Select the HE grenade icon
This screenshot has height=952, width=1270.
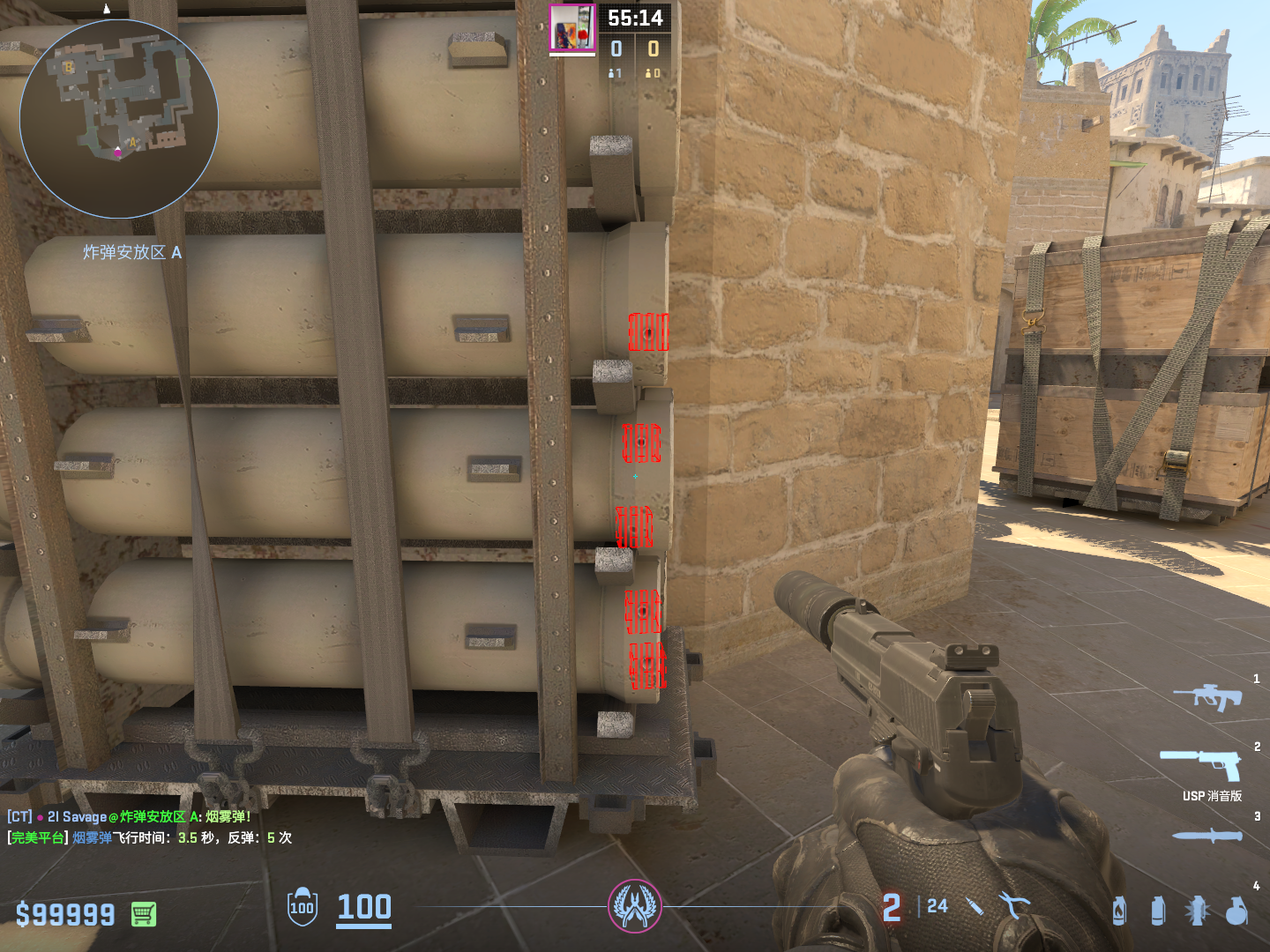pyautogui.click(x=1236, y=911)
